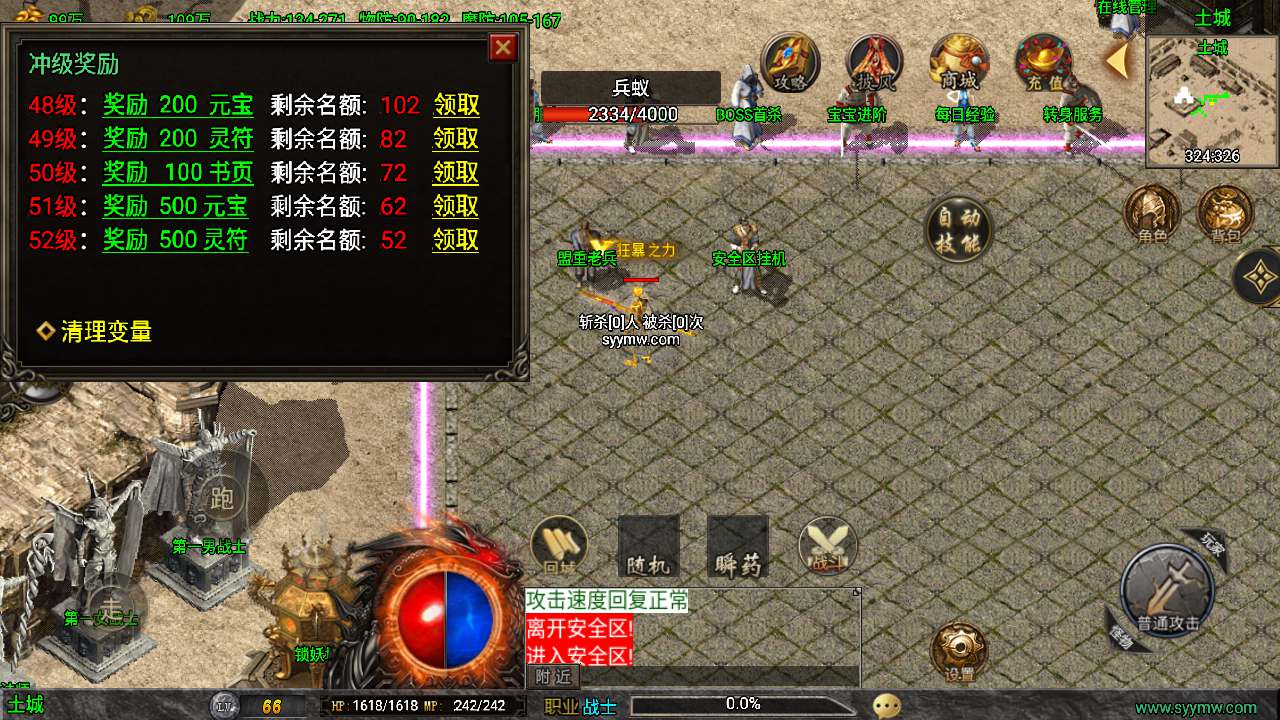
Task: Open the 背包 bag inventory
Action: click(x=1225, y=213)
